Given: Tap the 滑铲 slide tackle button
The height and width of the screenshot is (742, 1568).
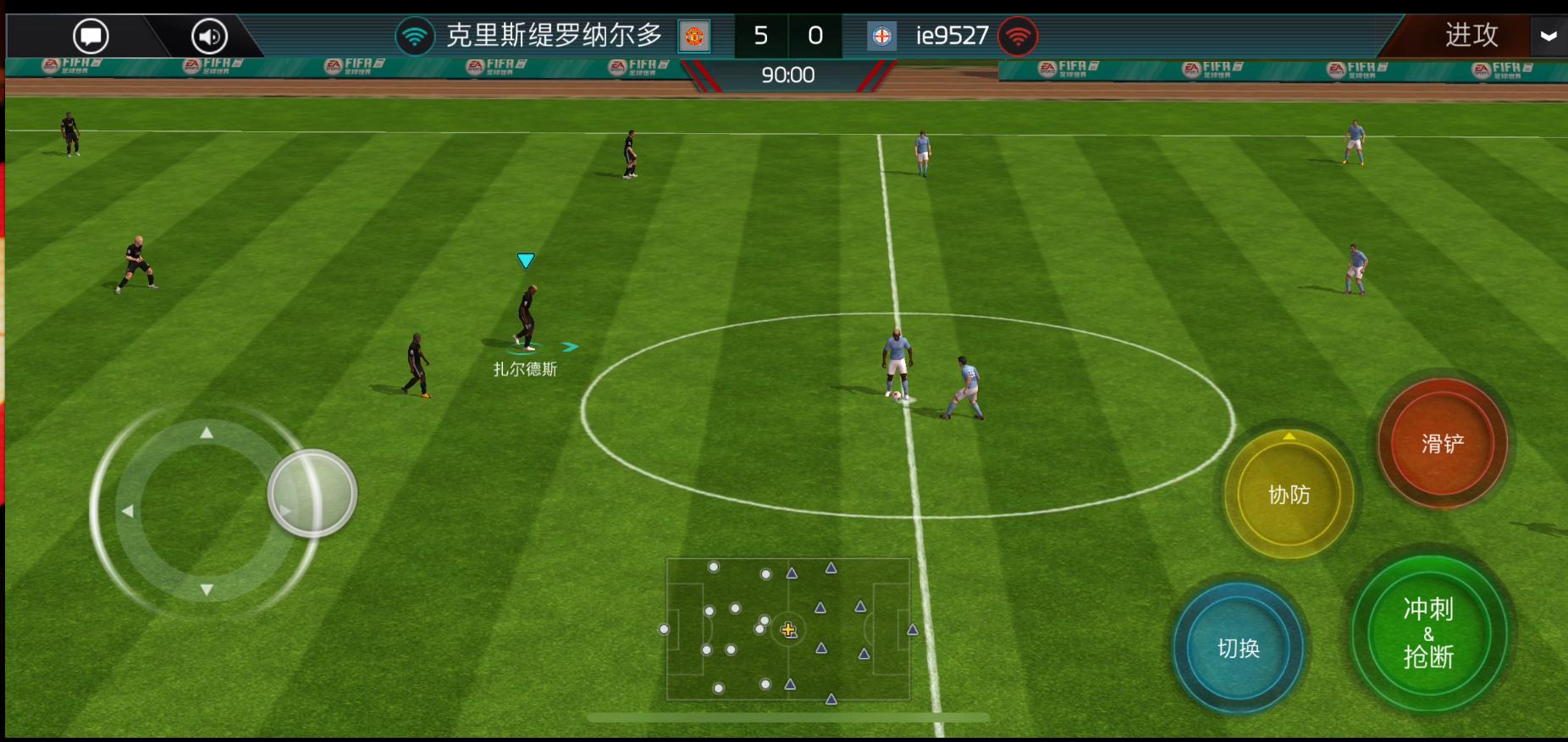Looking at the screenshot, I should point(1441,441).
